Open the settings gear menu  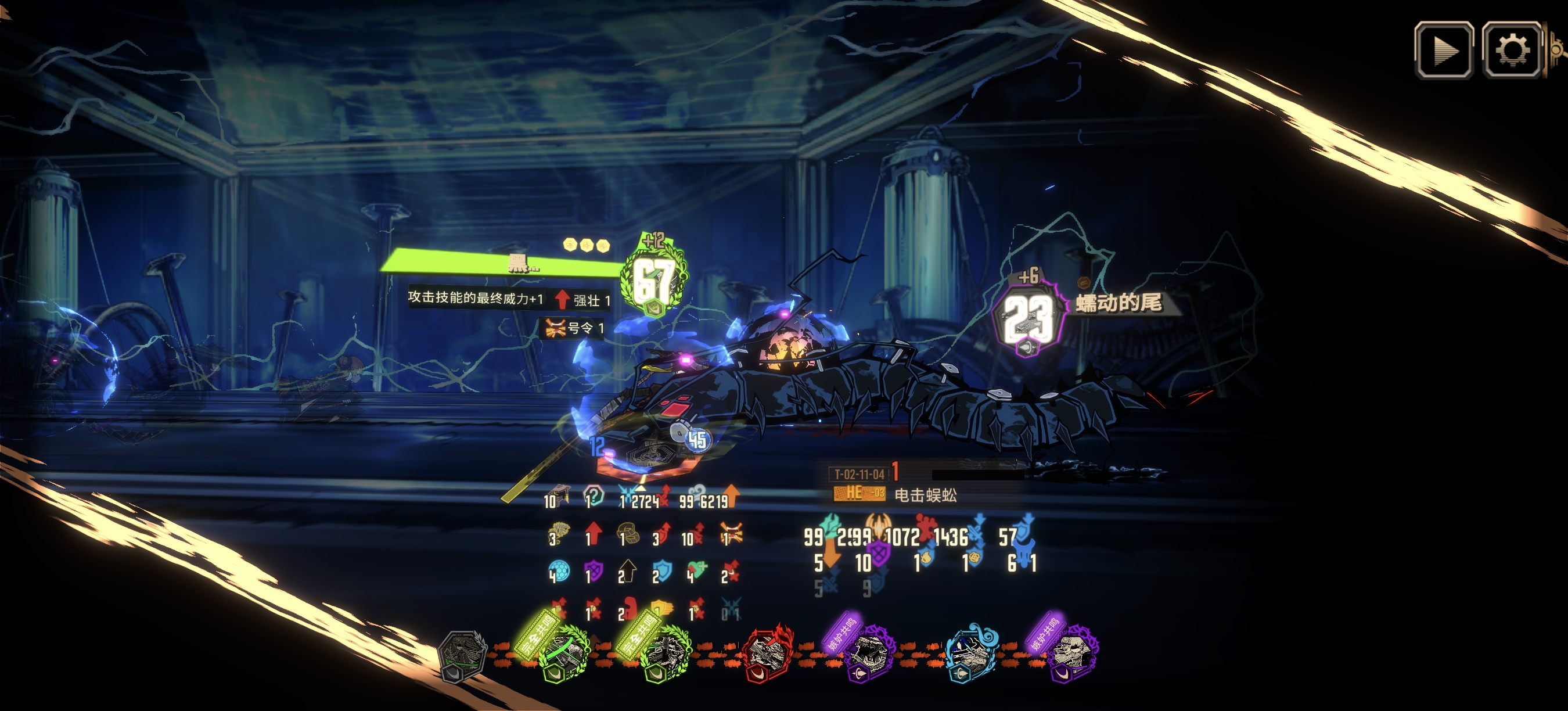pos(1512,50)
